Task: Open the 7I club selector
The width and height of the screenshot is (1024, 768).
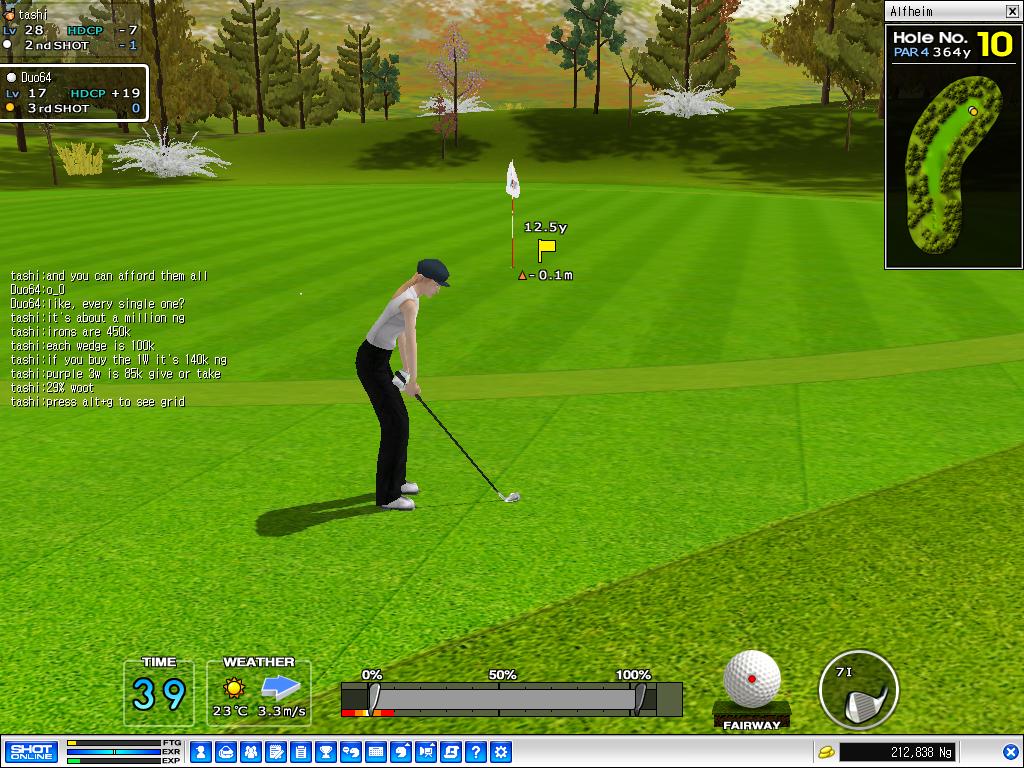Action: point(858,689)
